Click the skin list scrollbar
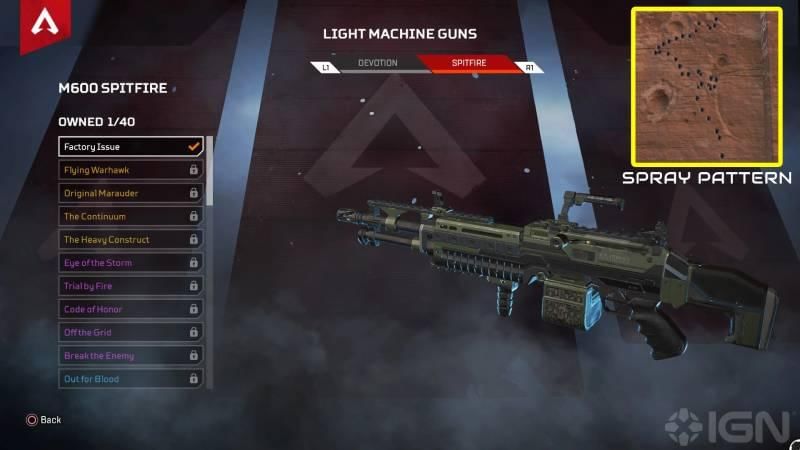Image resolution: width=800 pixels, height=450 pixels. [209, 170]
